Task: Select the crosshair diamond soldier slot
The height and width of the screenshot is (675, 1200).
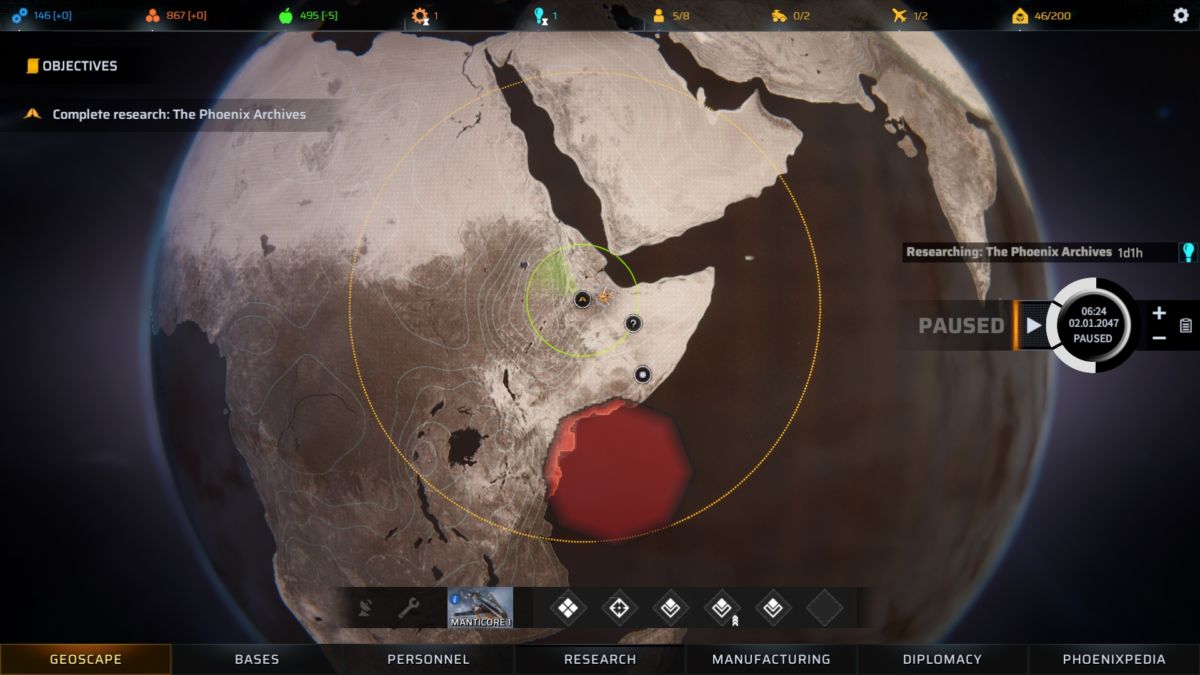Action: click(x=619, y=607)
